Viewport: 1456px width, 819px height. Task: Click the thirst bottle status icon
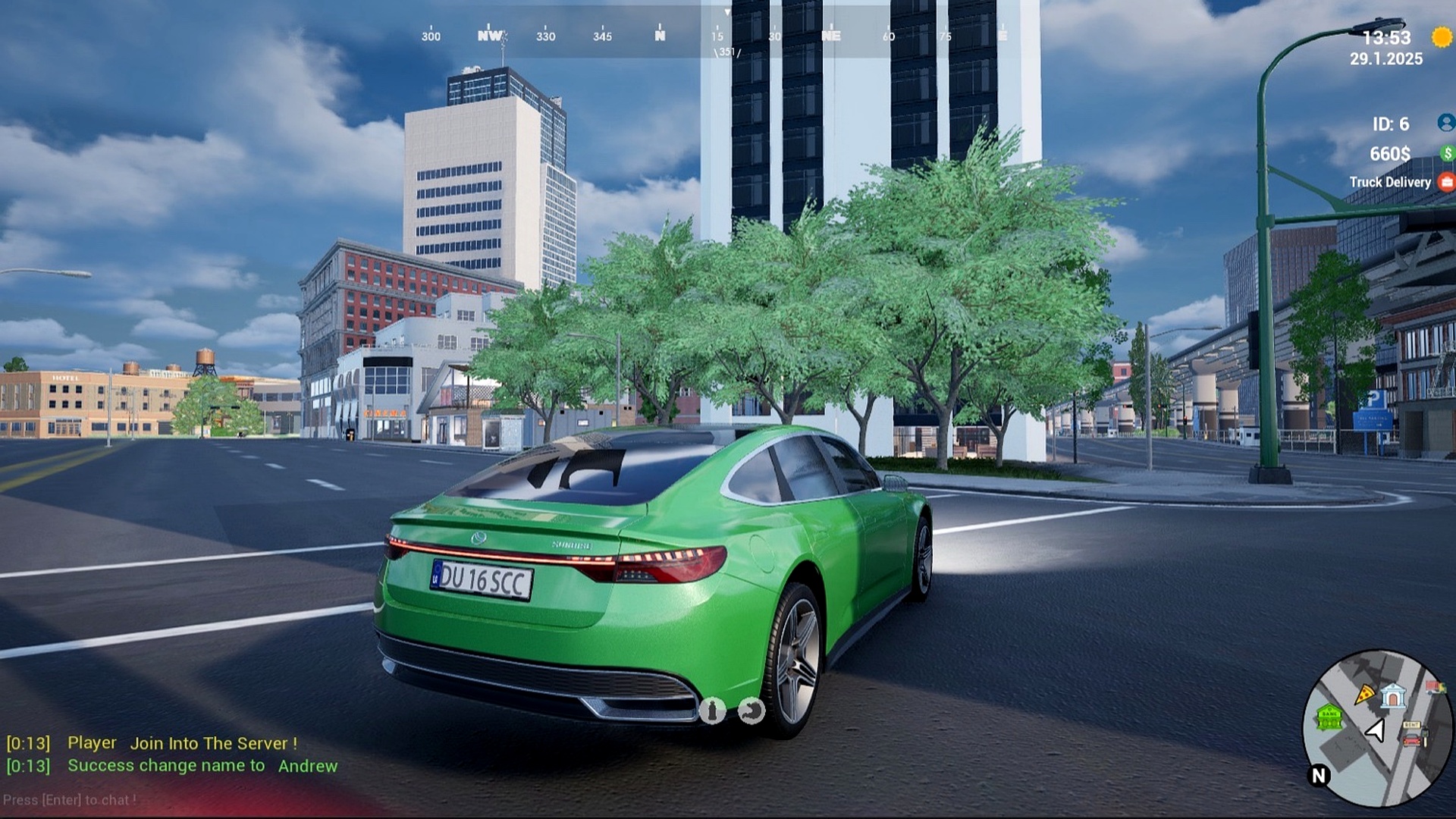(x=711, y=711)
